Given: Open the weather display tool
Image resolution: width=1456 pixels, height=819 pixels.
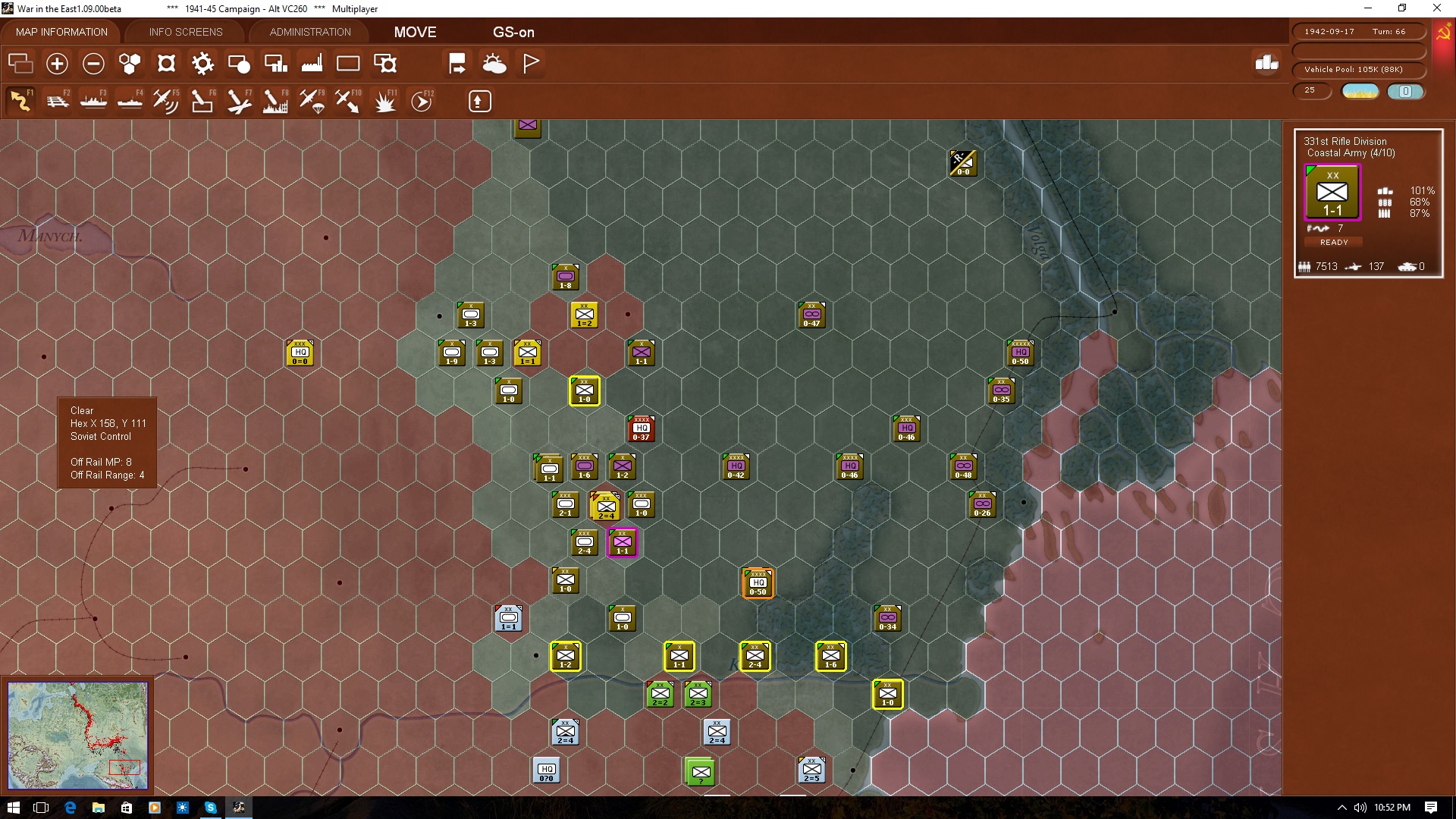Looking at the screenshot, I should click(495, 64).
